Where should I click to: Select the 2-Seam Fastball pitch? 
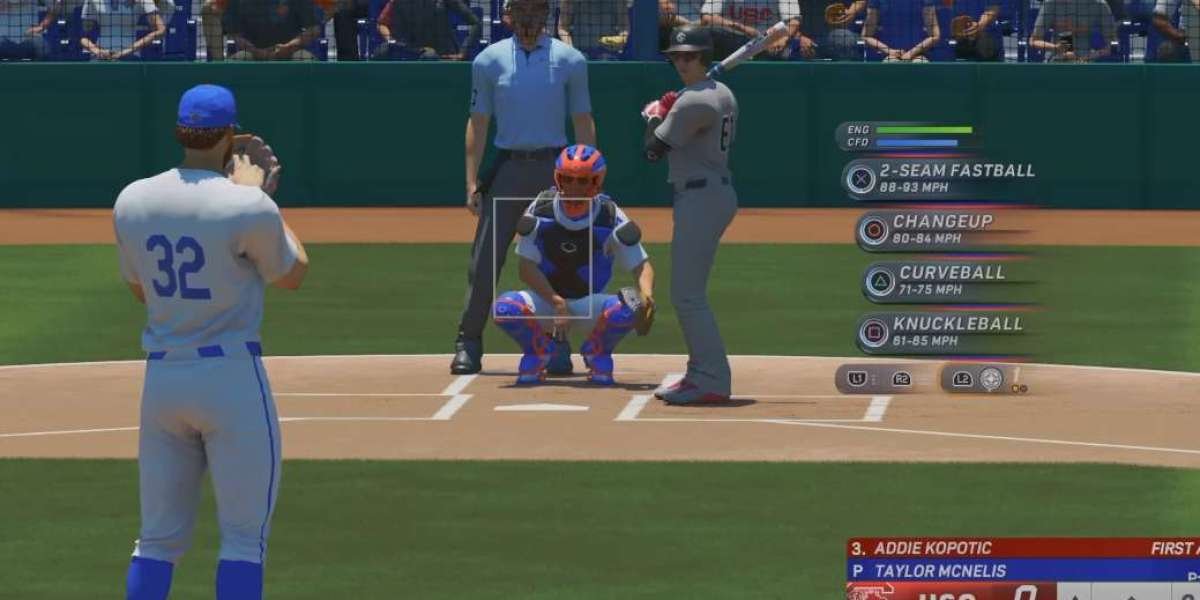click(x=939, y=178)
